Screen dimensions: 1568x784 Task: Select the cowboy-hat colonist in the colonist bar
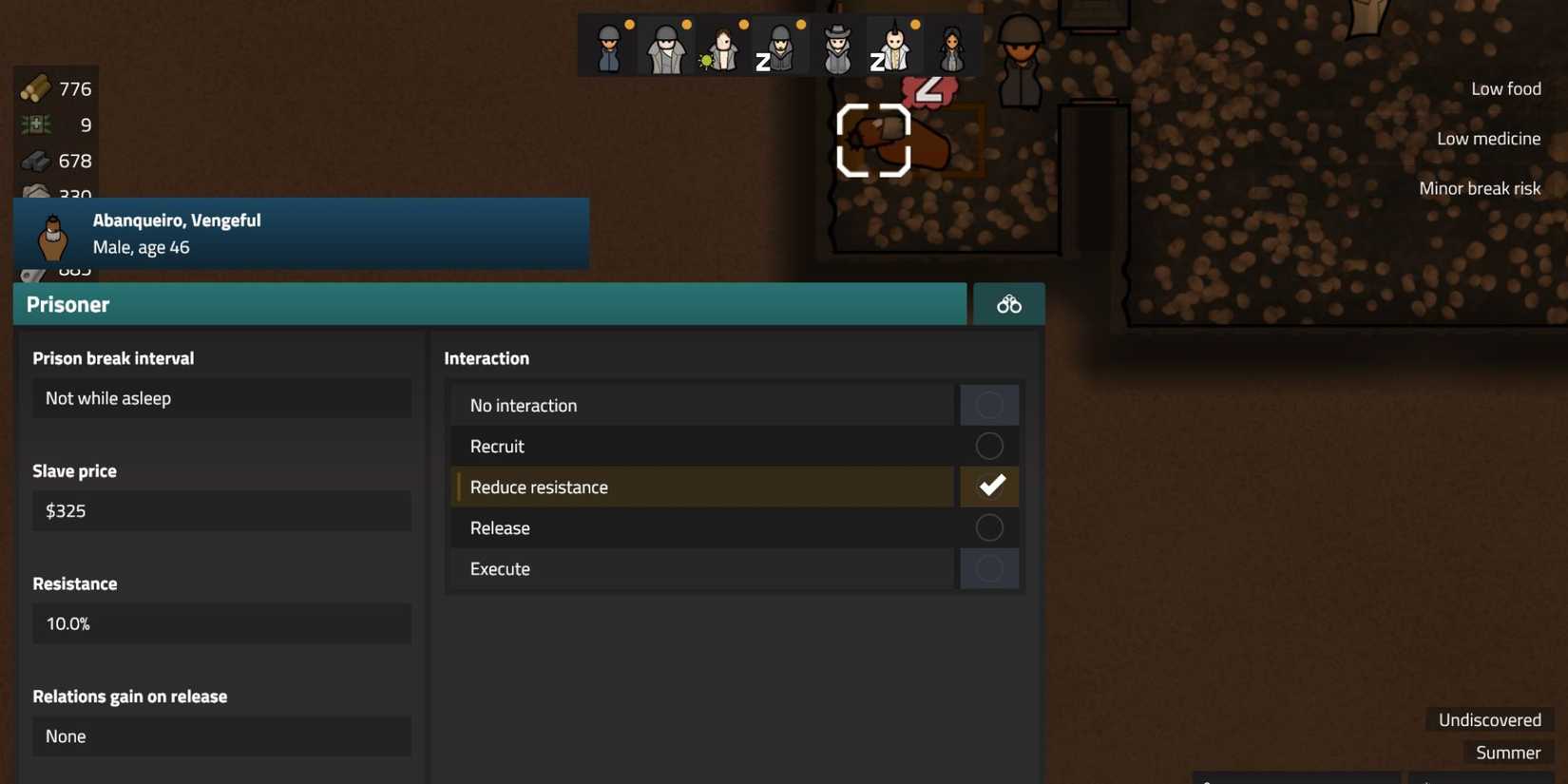(x=836, y=45)
